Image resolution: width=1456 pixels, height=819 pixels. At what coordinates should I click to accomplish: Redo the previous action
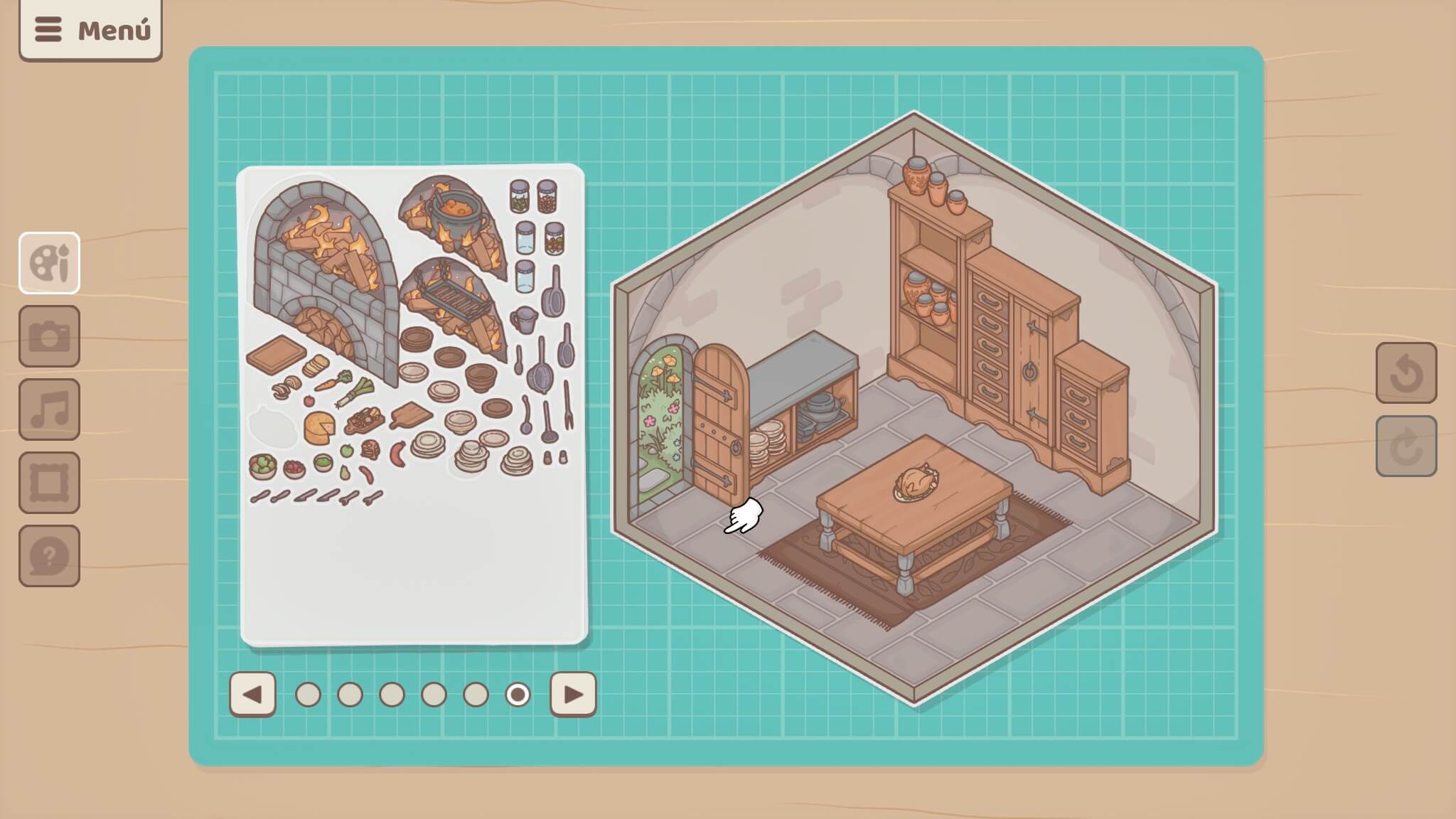[1406, 446]
